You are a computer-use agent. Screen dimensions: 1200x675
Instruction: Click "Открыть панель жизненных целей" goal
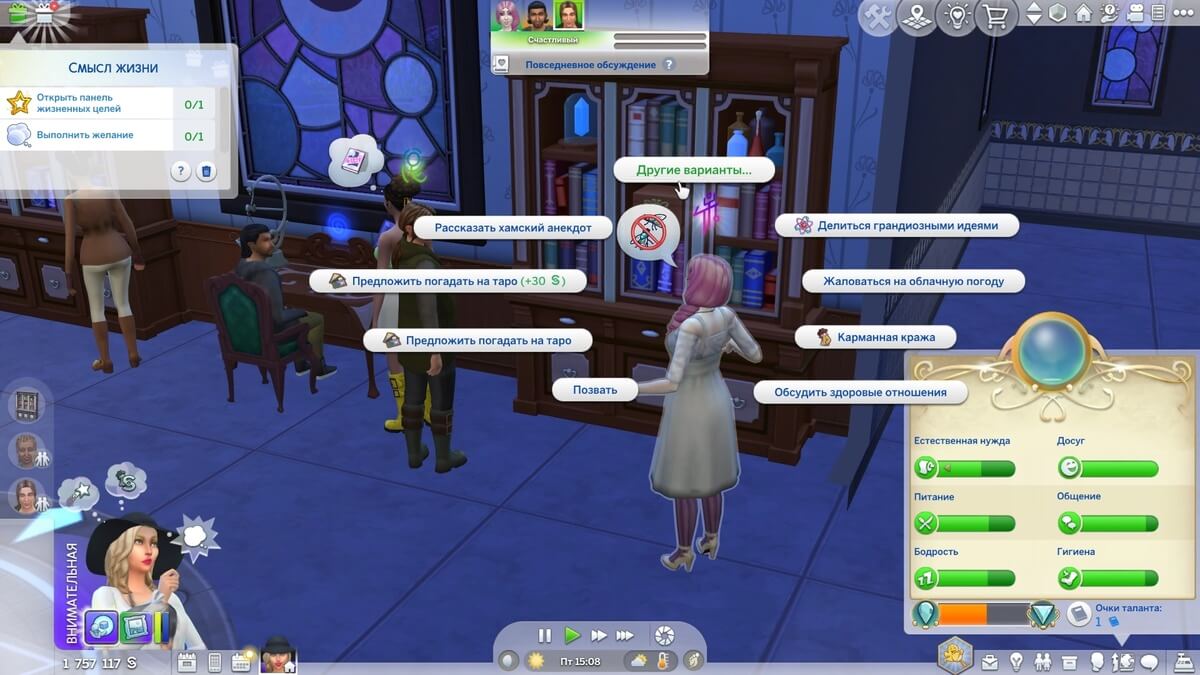[x=78, y=103]
